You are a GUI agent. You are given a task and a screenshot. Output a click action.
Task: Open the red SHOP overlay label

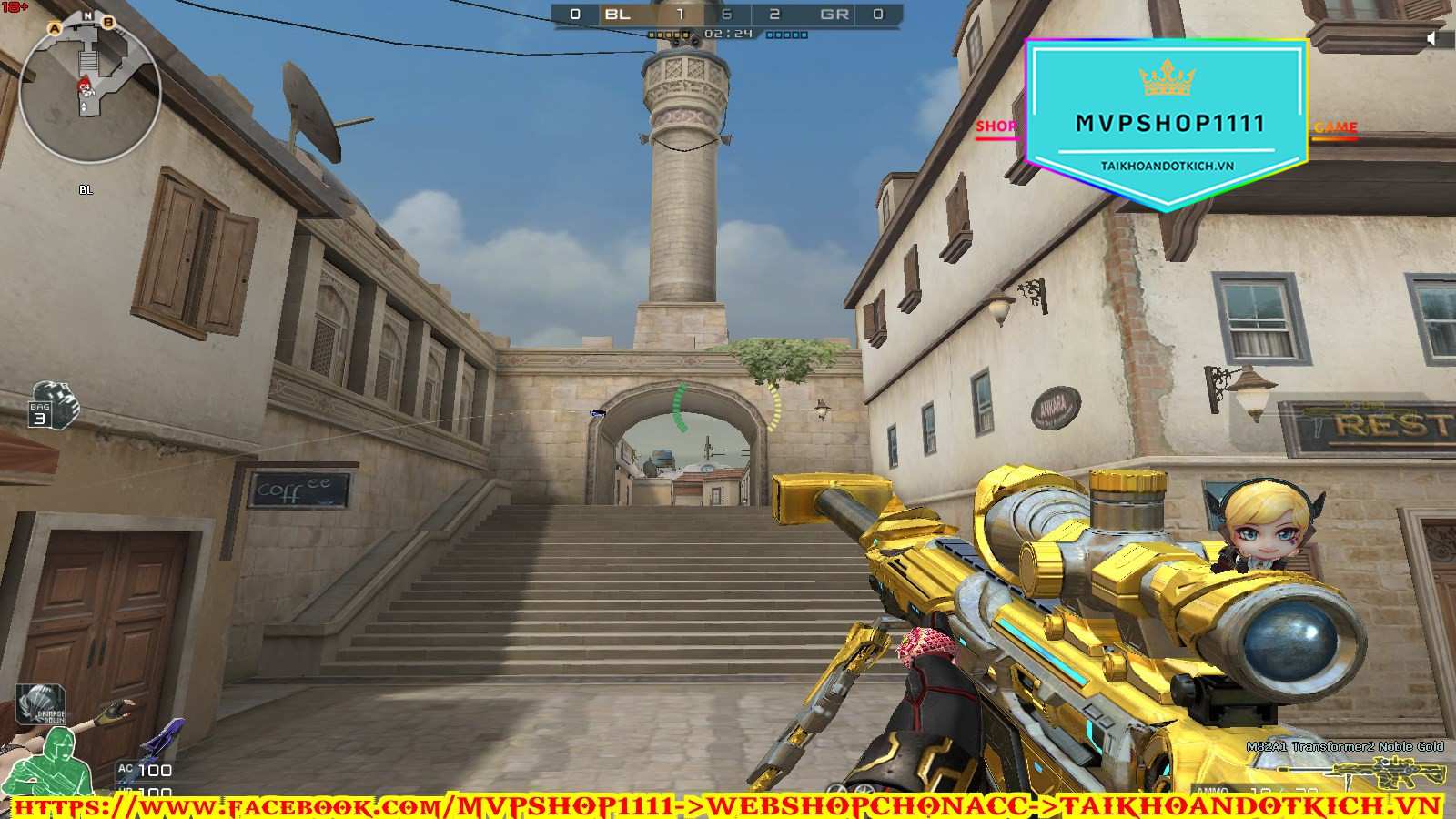996,127
